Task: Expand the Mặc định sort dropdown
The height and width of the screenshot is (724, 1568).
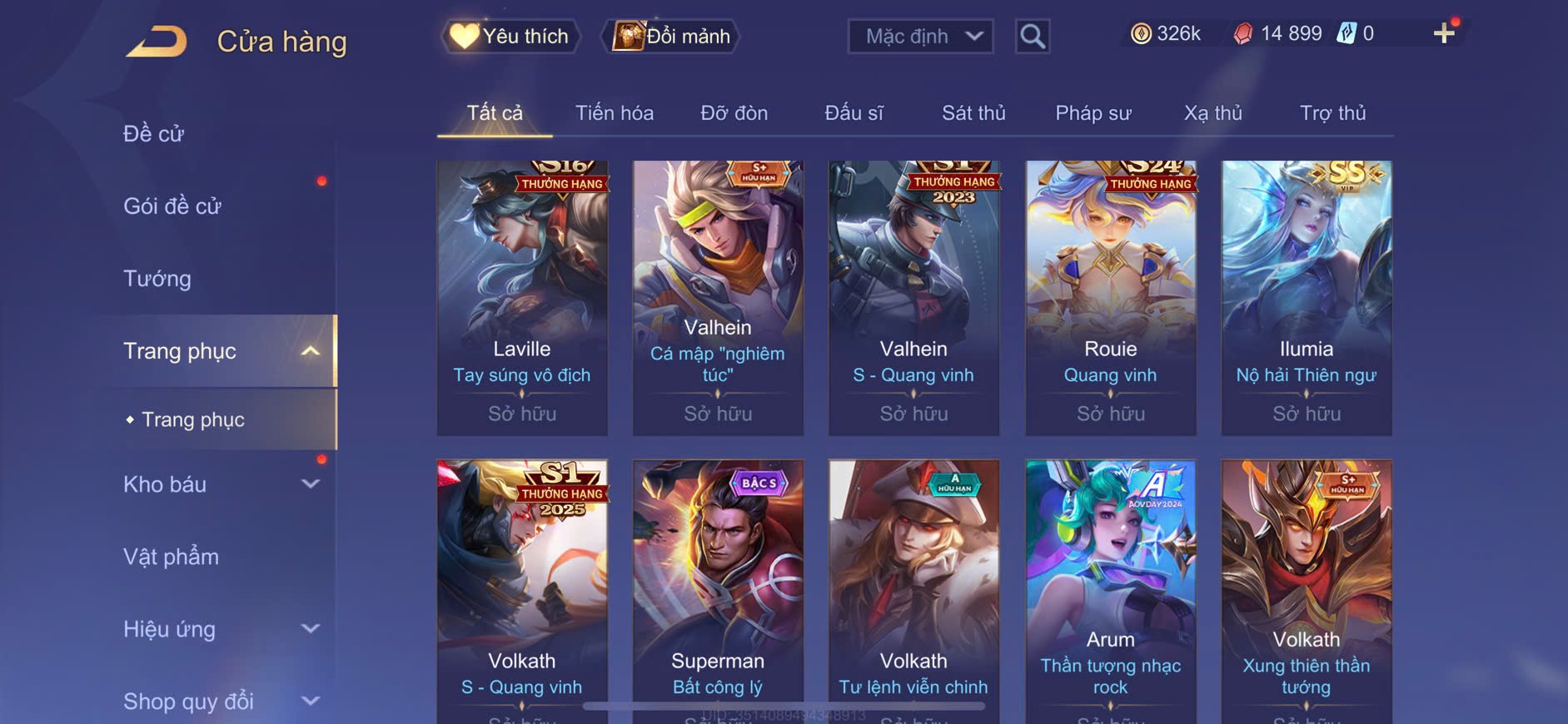Action: (920, 36)
